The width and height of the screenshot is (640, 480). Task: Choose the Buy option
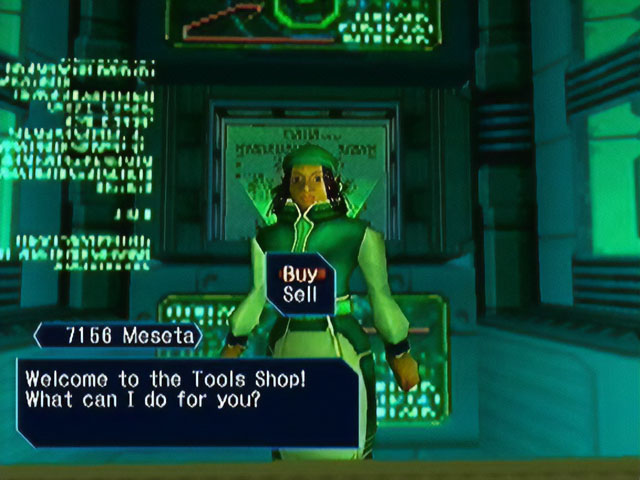click(x=299, y=273)
